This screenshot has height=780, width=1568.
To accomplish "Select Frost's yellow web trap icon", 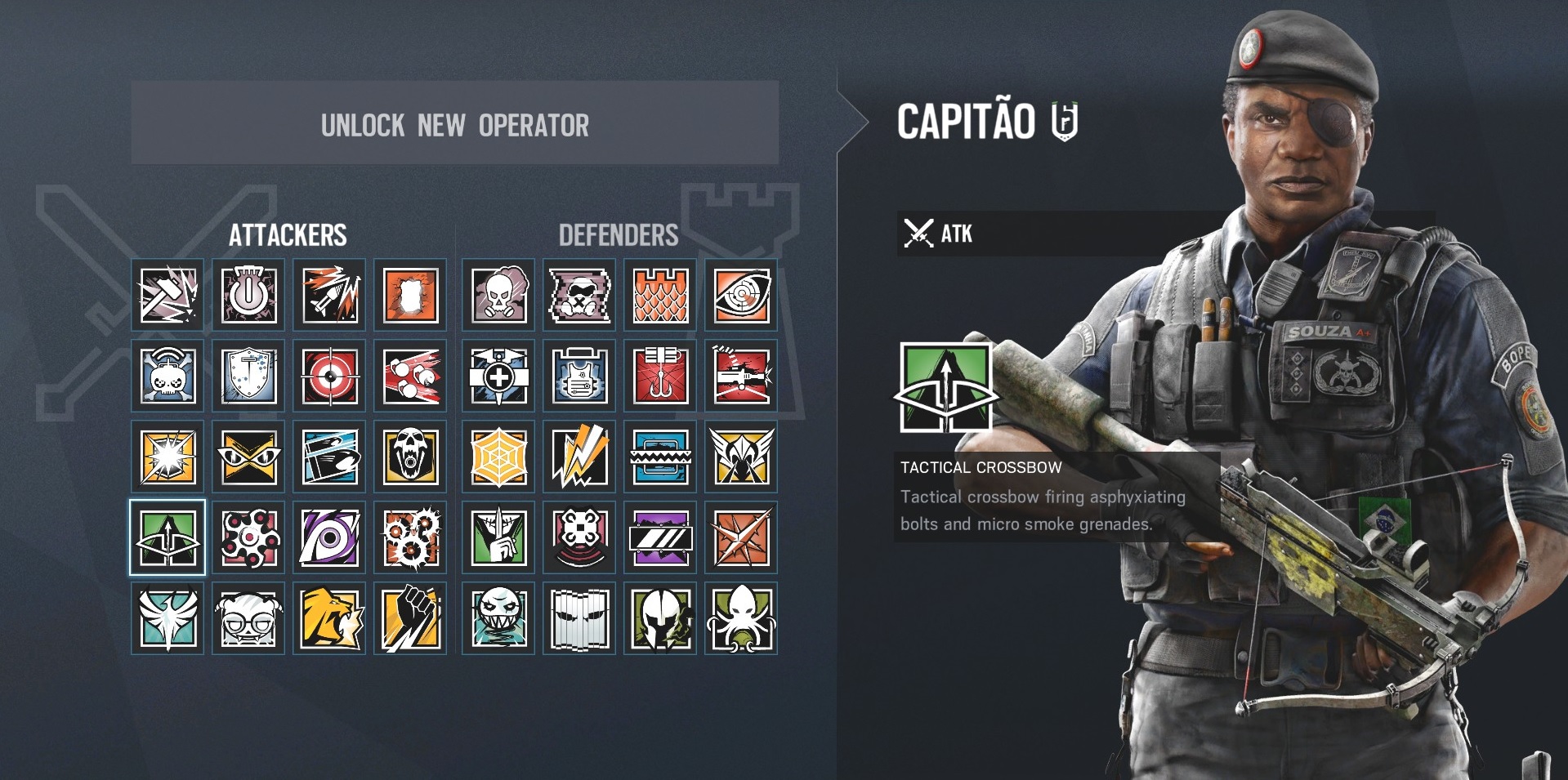I will [497, 458].
